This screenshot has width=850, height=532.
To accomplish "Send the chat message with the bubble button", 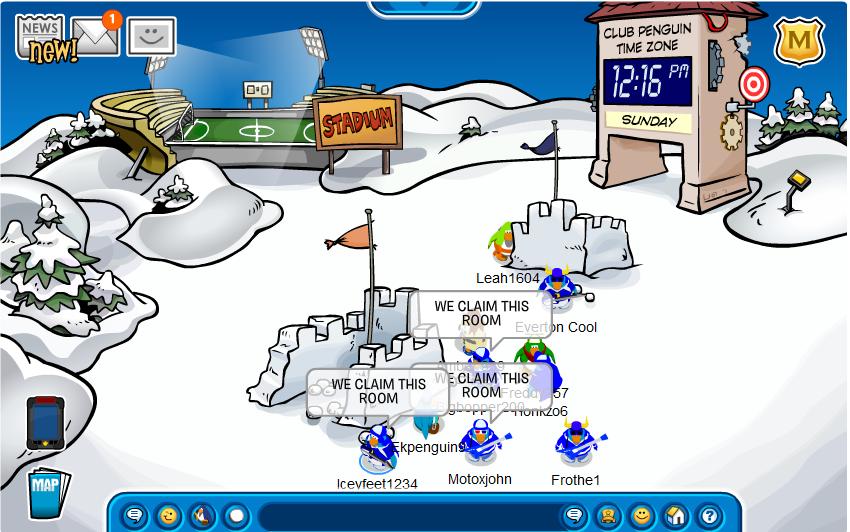I will [x=574, y=515].
